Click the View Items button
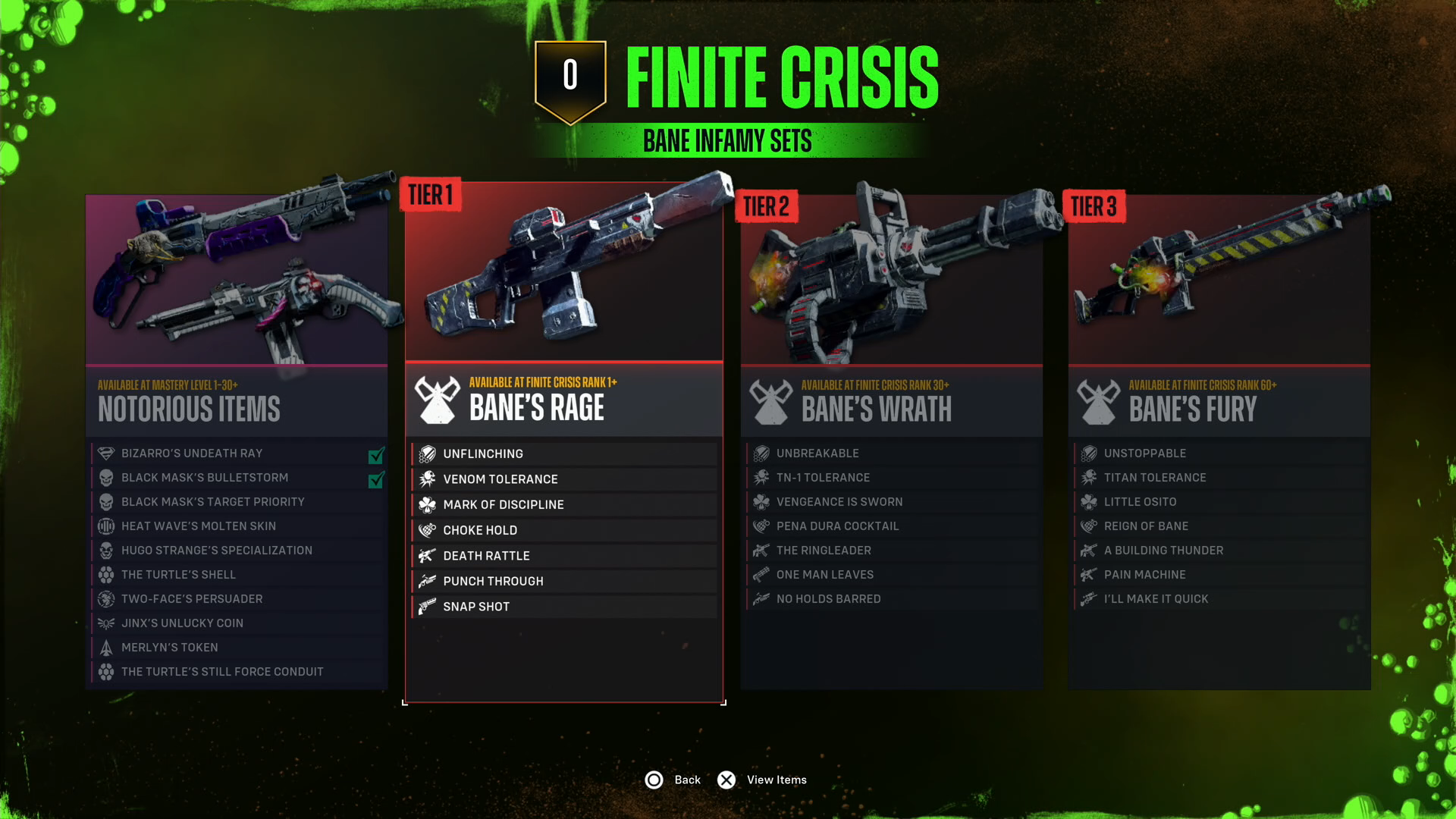This screenshot has height=819, width=1456. click(762, 780)
